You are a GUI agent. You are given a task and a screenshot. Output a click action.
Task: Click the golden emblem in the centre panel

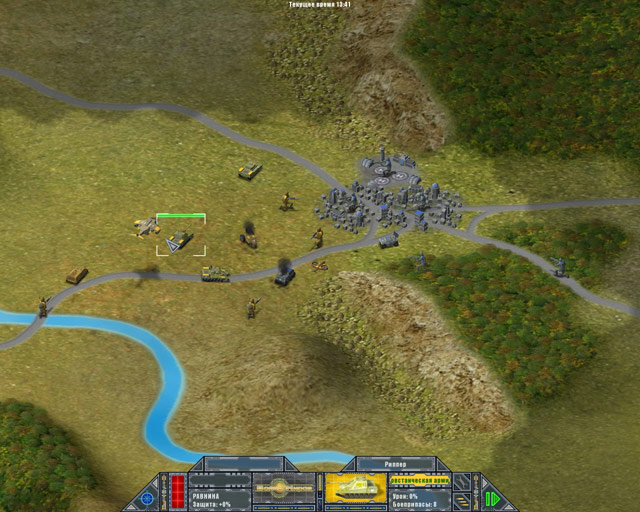(285, 490)
